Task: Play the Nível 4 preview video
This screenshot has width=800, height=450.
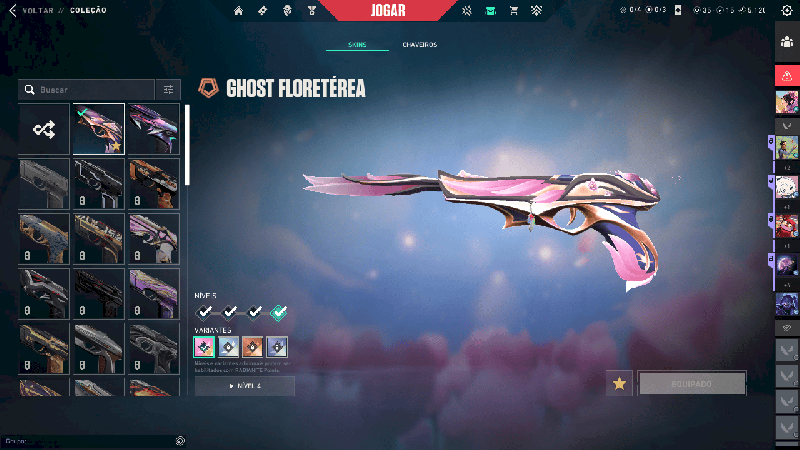Action: click(245, 385)
